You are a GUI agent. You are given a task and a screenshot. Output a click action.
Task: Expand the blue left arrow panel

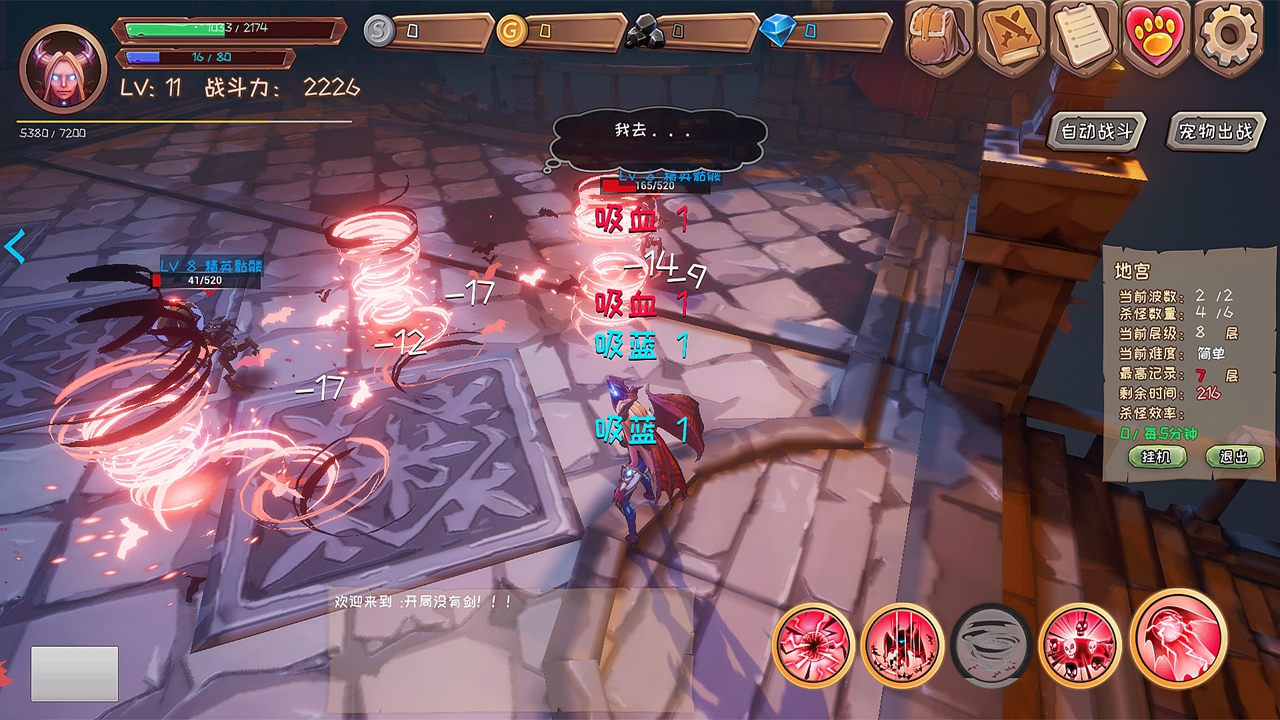click(x=15, y=245)
